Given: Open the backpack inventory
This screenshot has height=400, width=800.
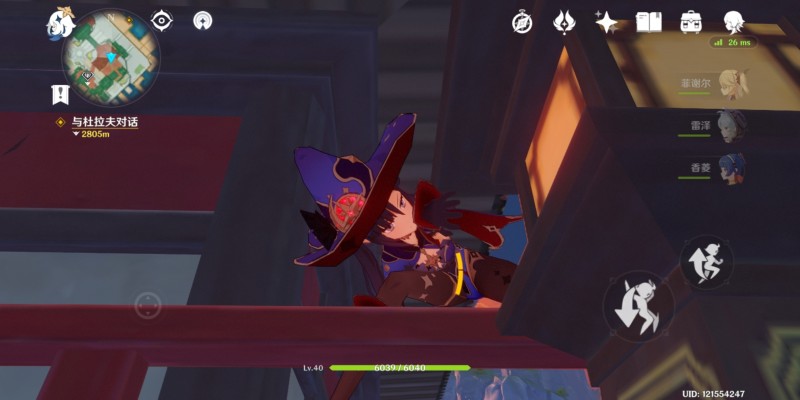Looking at the screenshot, I should pyautogui.click(x=691, y=22).
